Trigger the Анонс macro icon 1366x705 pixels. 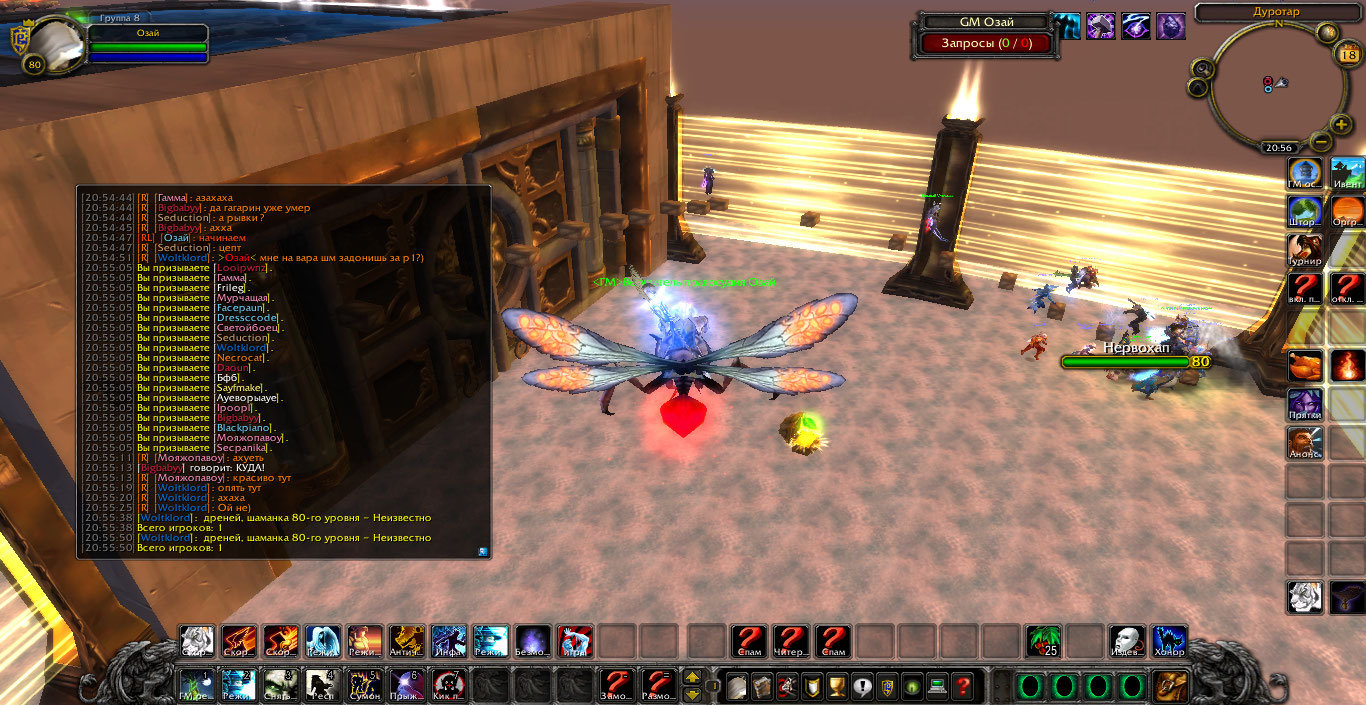(1304, 443)
